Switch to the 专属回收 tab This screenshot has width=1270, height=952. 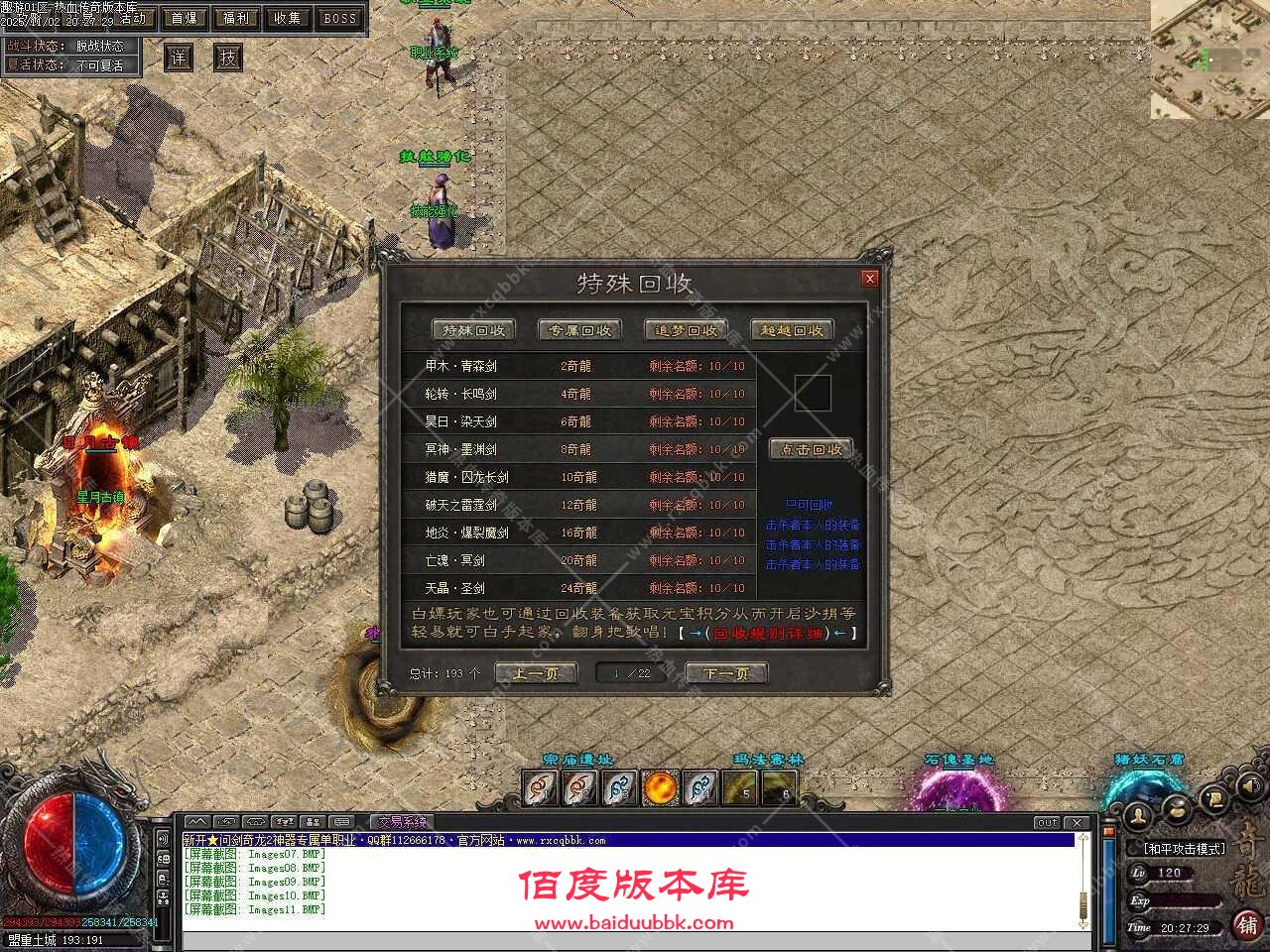(x=578, y=330)
